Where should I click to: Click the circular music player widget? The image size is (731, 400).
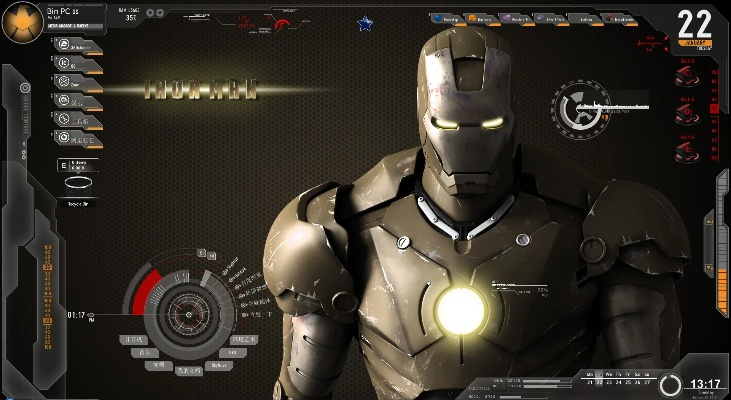pyautogui.click(x=579, y=108)
